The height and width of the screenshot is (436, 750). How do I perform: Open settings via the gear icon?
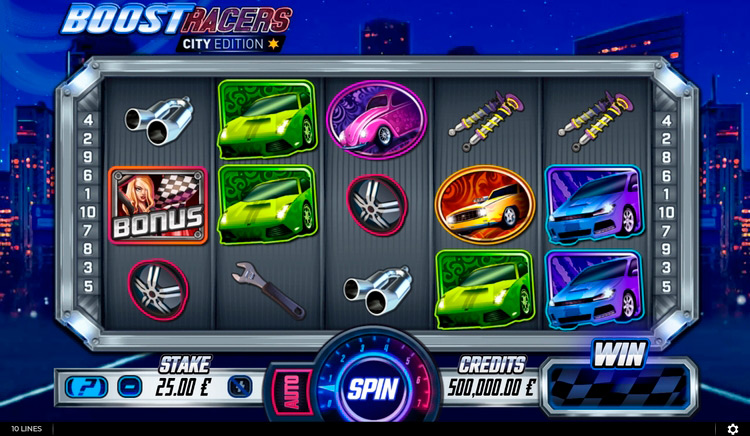pos(733,429)
